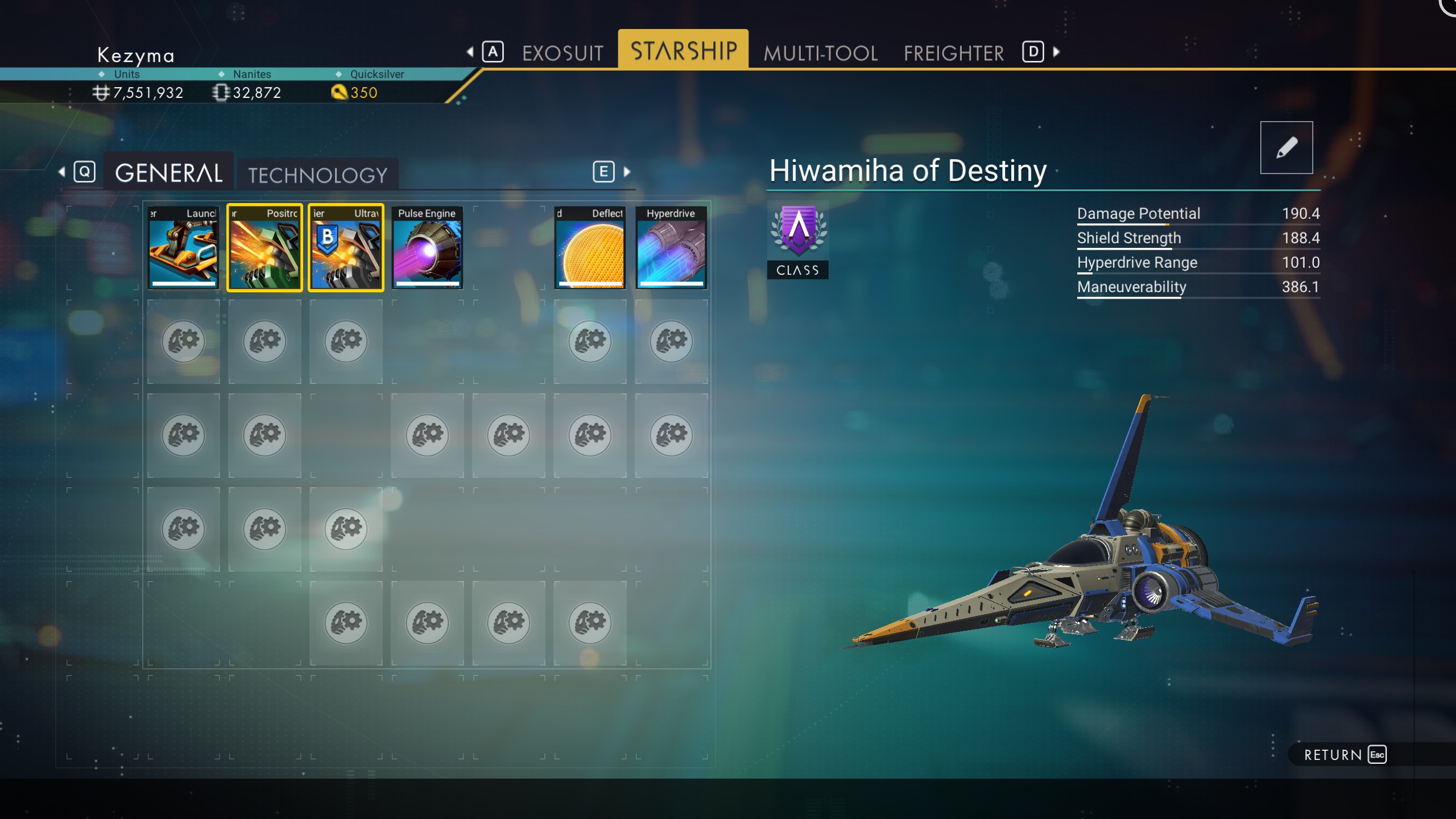Select the B-class Ultraviolet upgrade slot
1456x819 pixels.
pos(346,247)
